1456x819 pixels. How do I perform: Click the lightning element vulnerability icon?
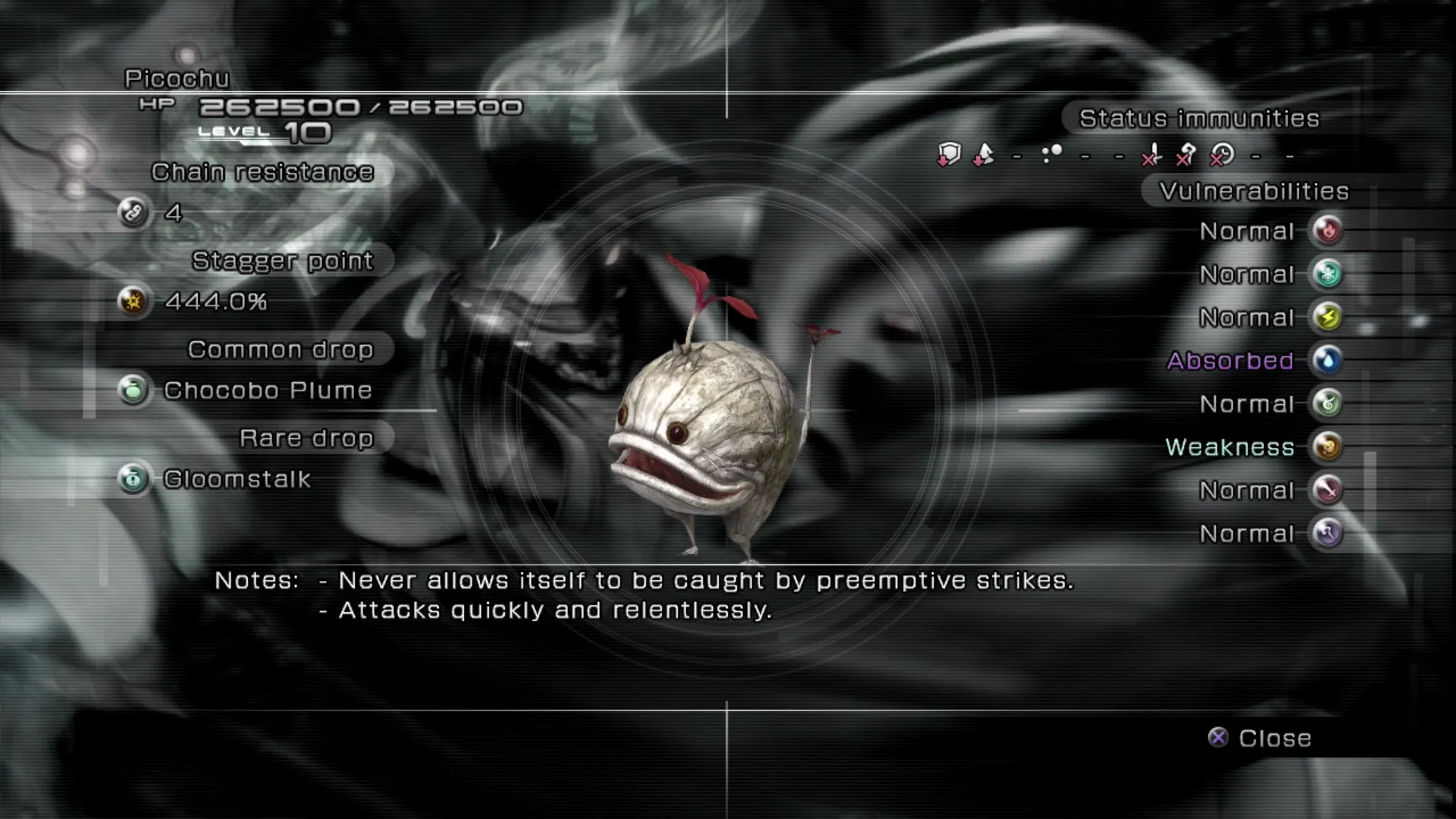pos(1327,317)
